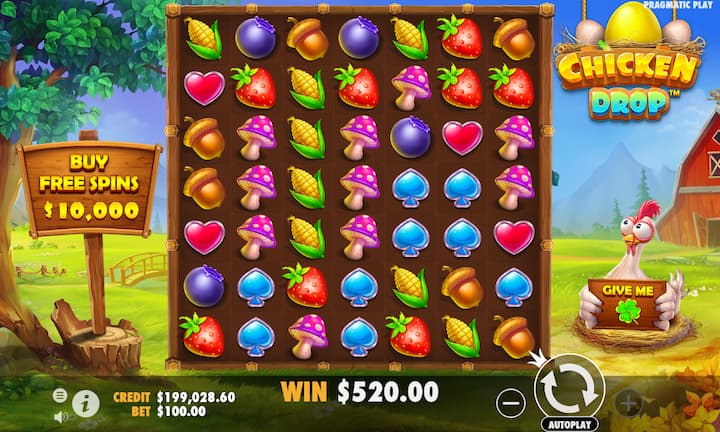Open the game info button
This screenshot has height=432, width=720.
(87, 403)
